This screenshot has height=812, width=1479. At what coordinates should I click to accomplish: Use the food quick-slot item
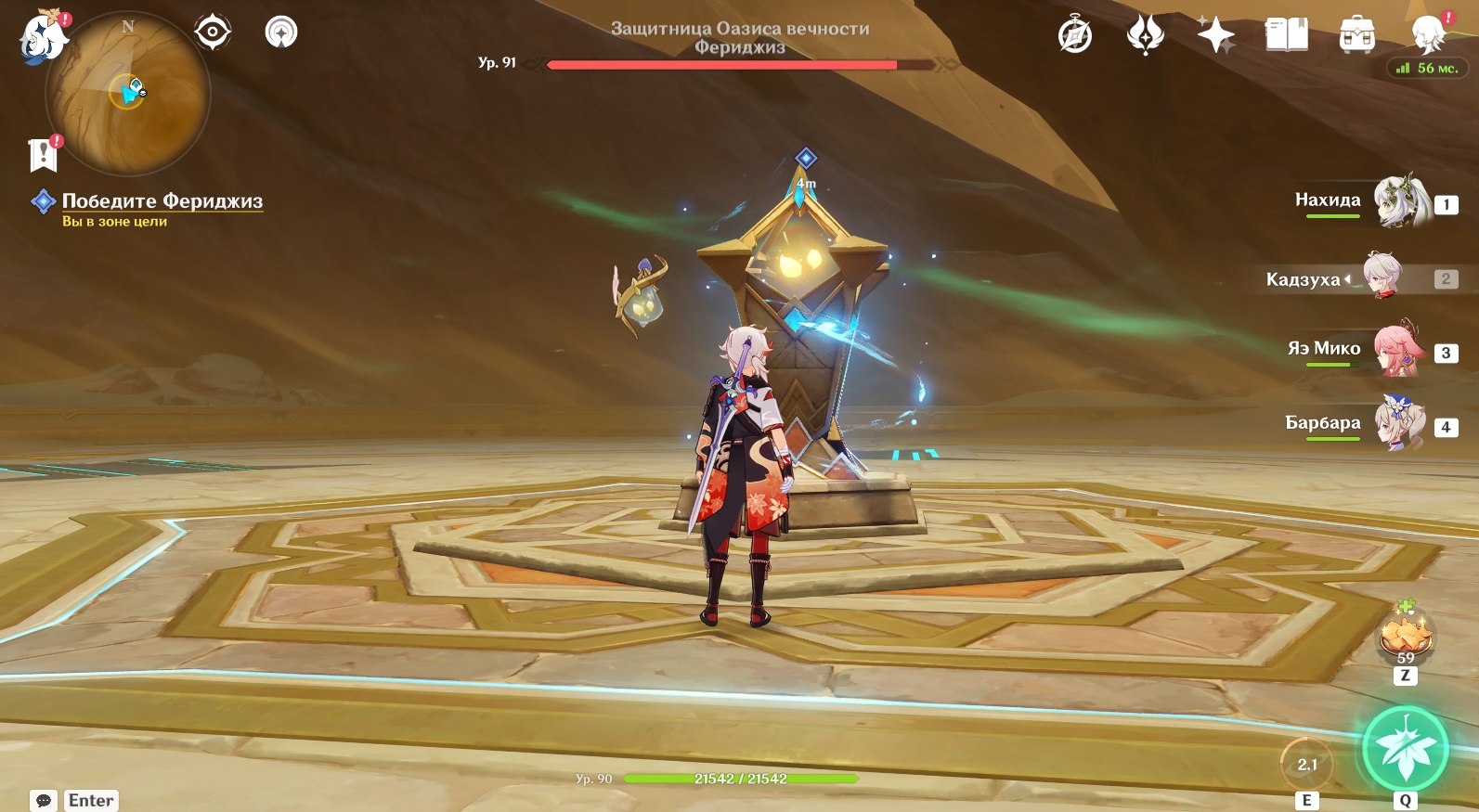tap(1406, 637)
